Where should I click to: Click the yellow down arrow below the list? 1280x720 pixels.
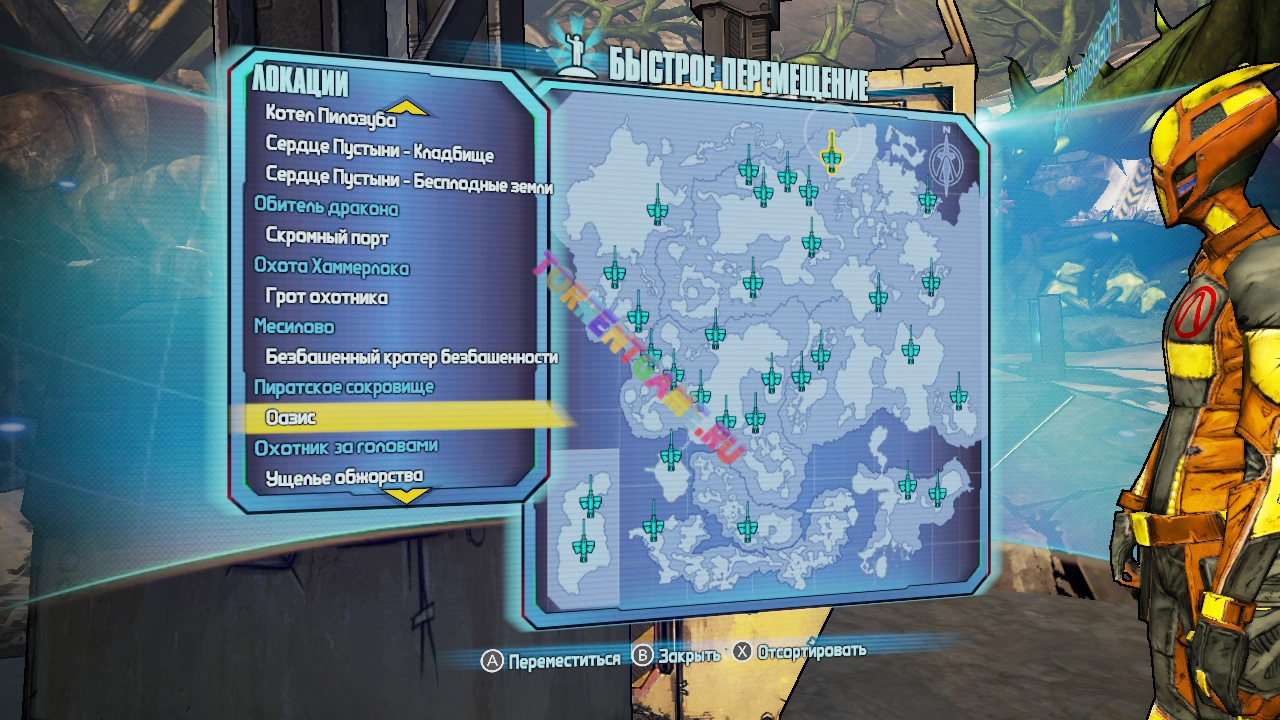(x=407, y=495)
